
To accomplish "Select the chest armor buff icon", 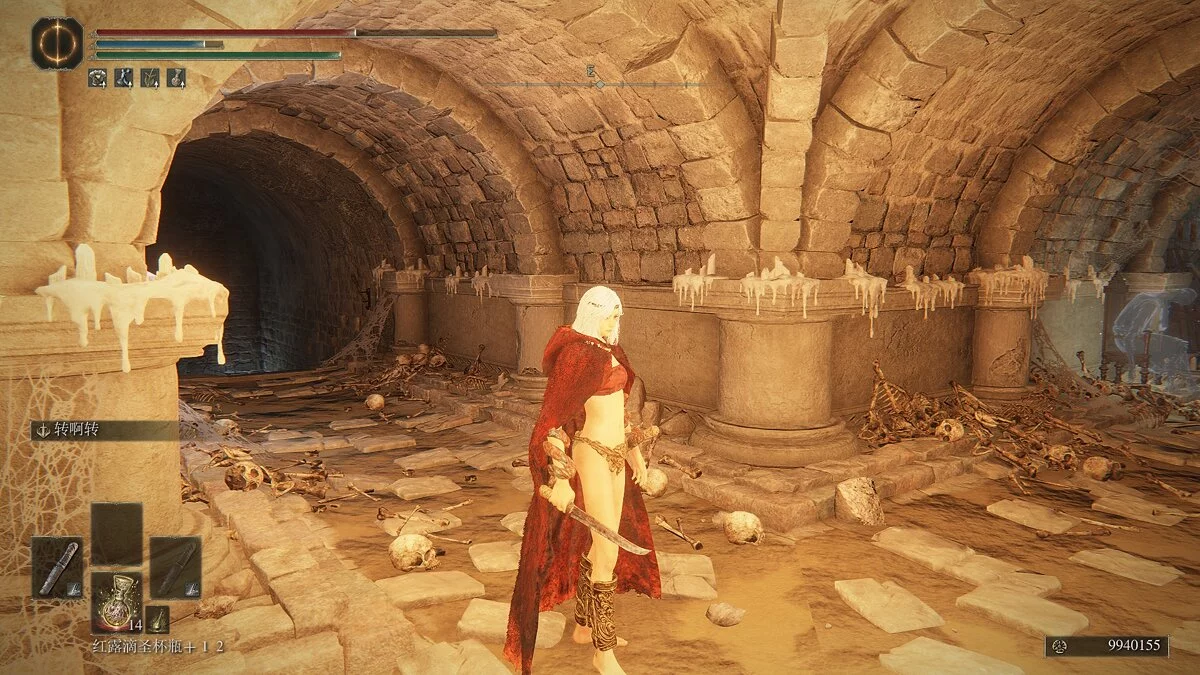I will (98, 76).
